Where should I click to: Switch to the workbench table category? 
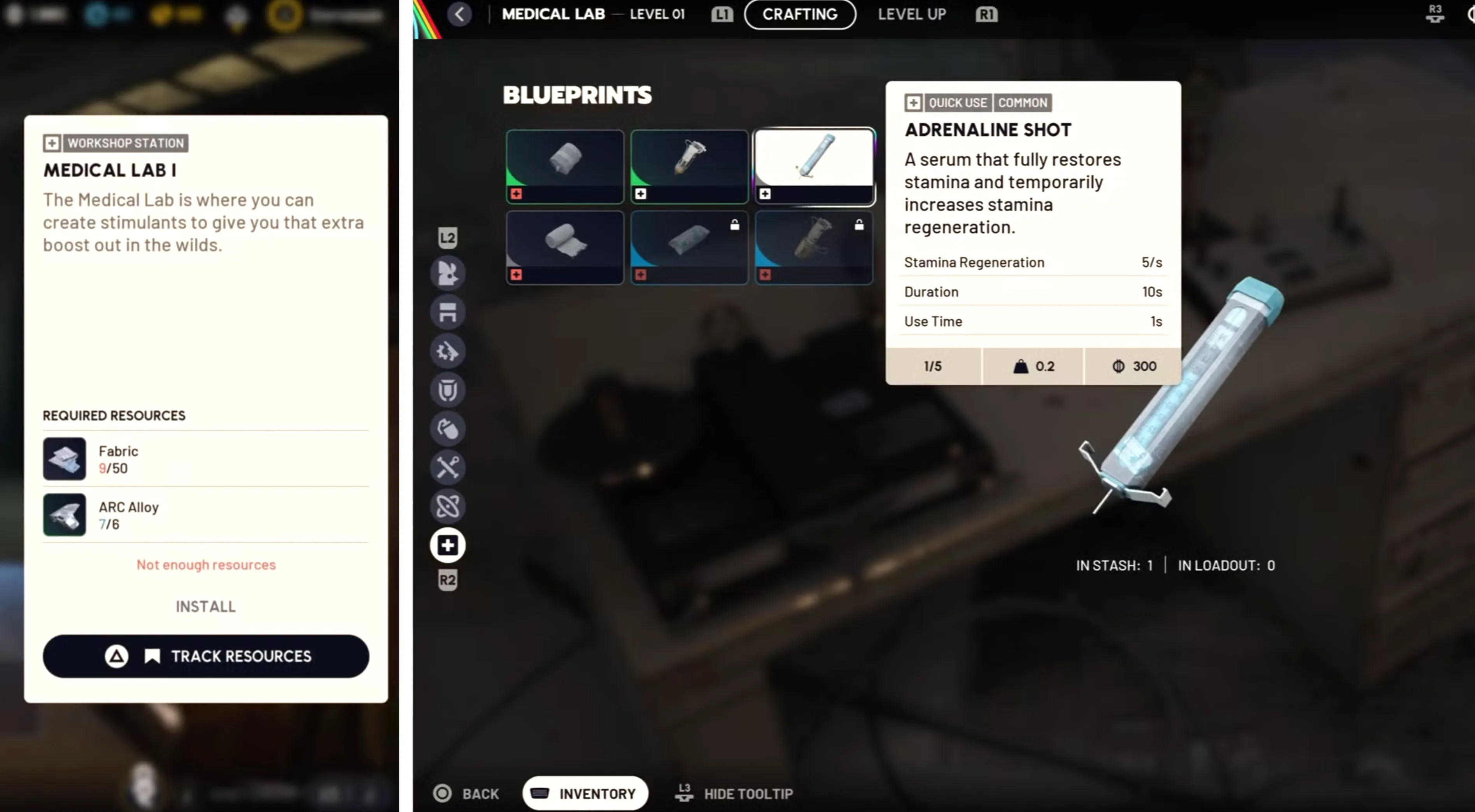(x=448, y=312)
